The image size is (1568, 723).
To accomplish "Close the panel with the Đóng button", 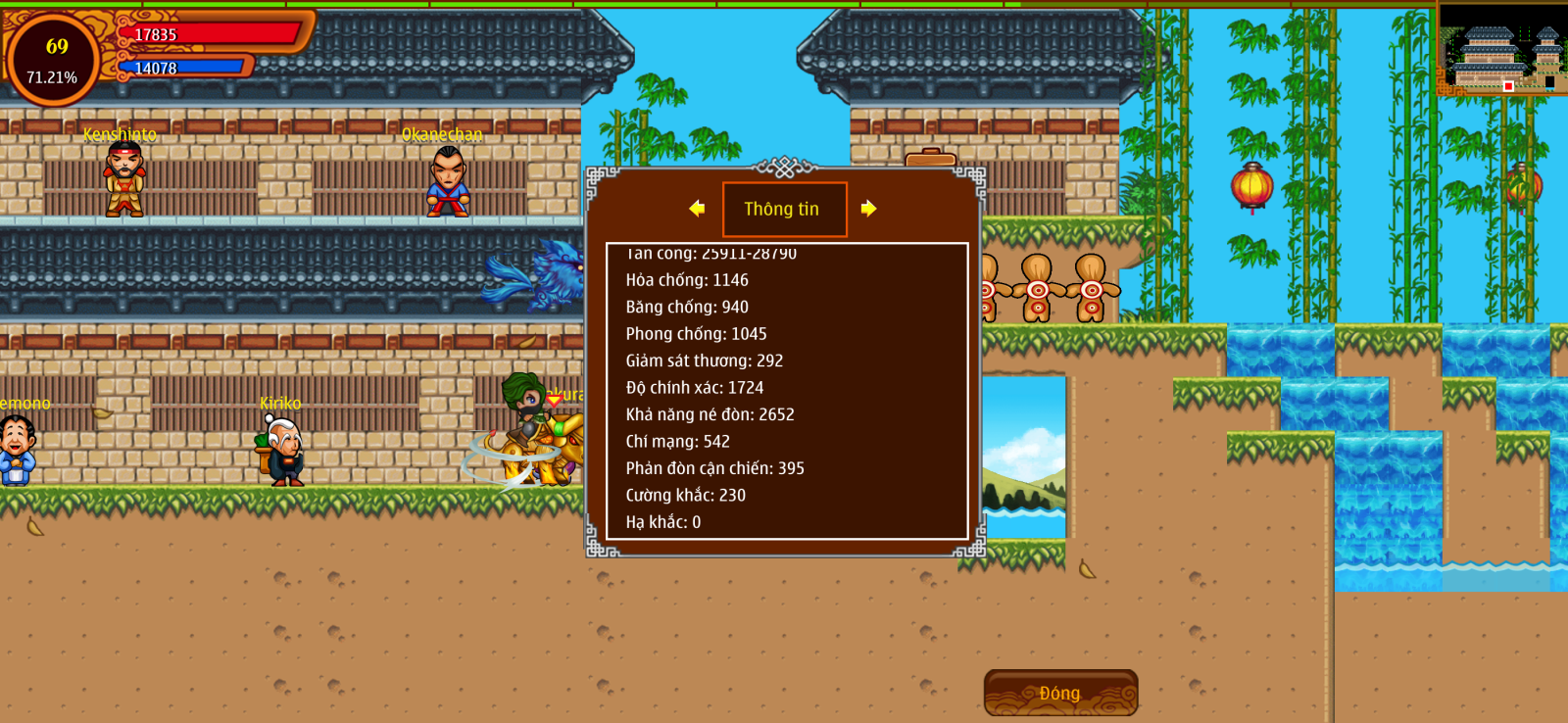I will click(x=1060, y=693).
